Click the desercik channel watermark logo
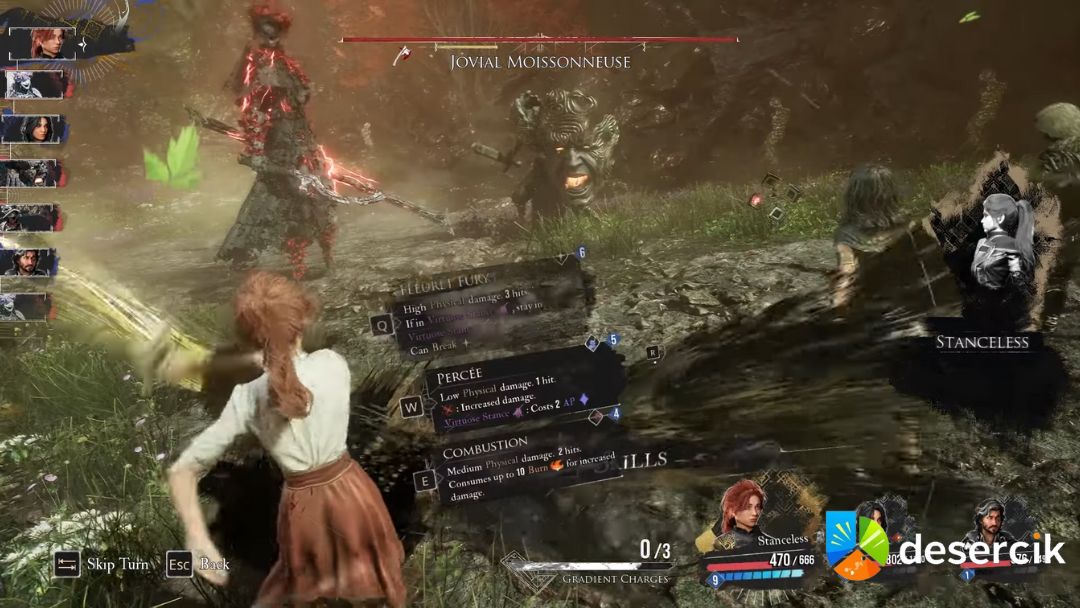 tap(857, 545)
